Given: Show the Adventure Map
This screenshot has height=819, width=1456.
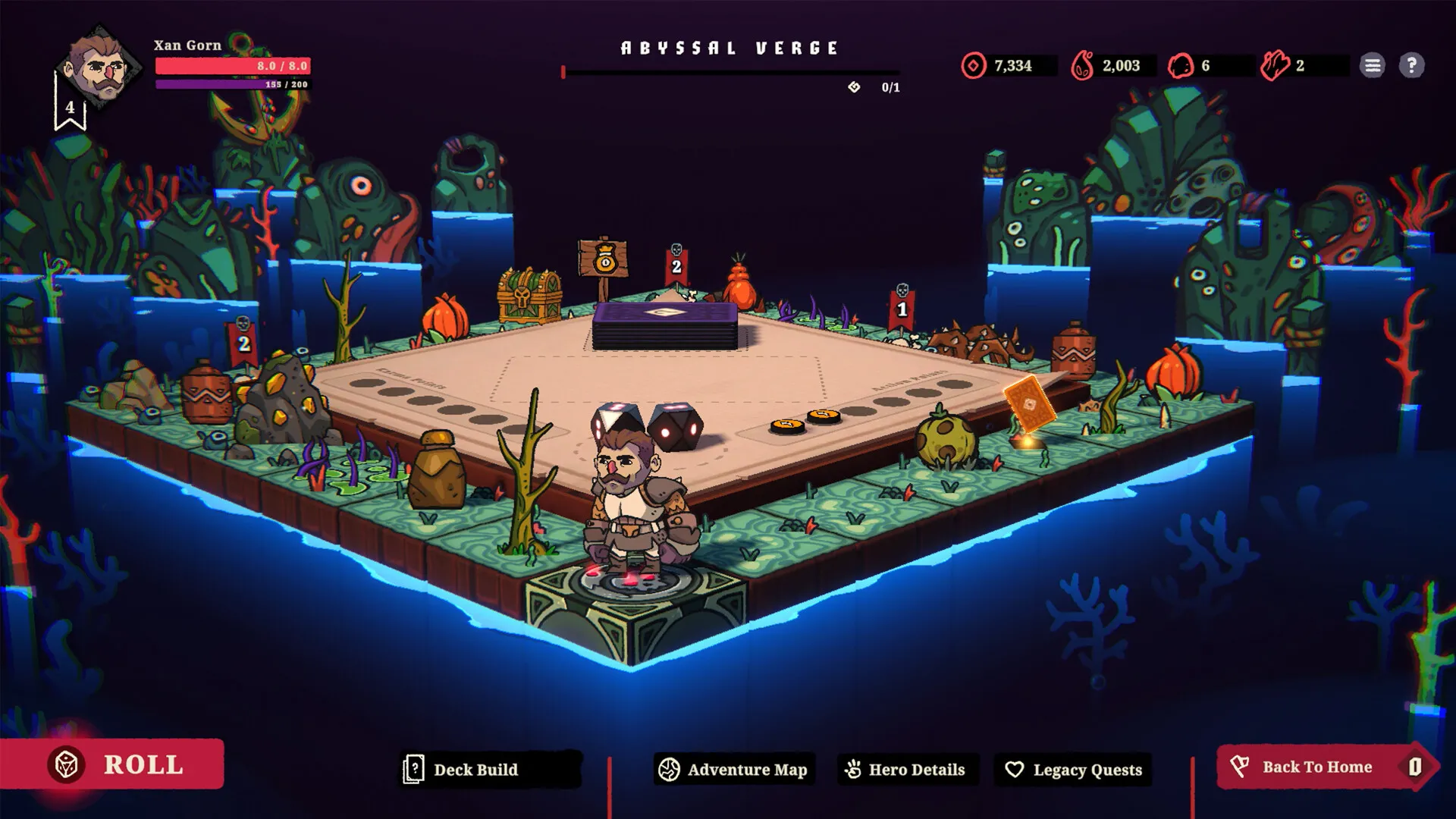Looking at the screenshot, I should [733, 770].
